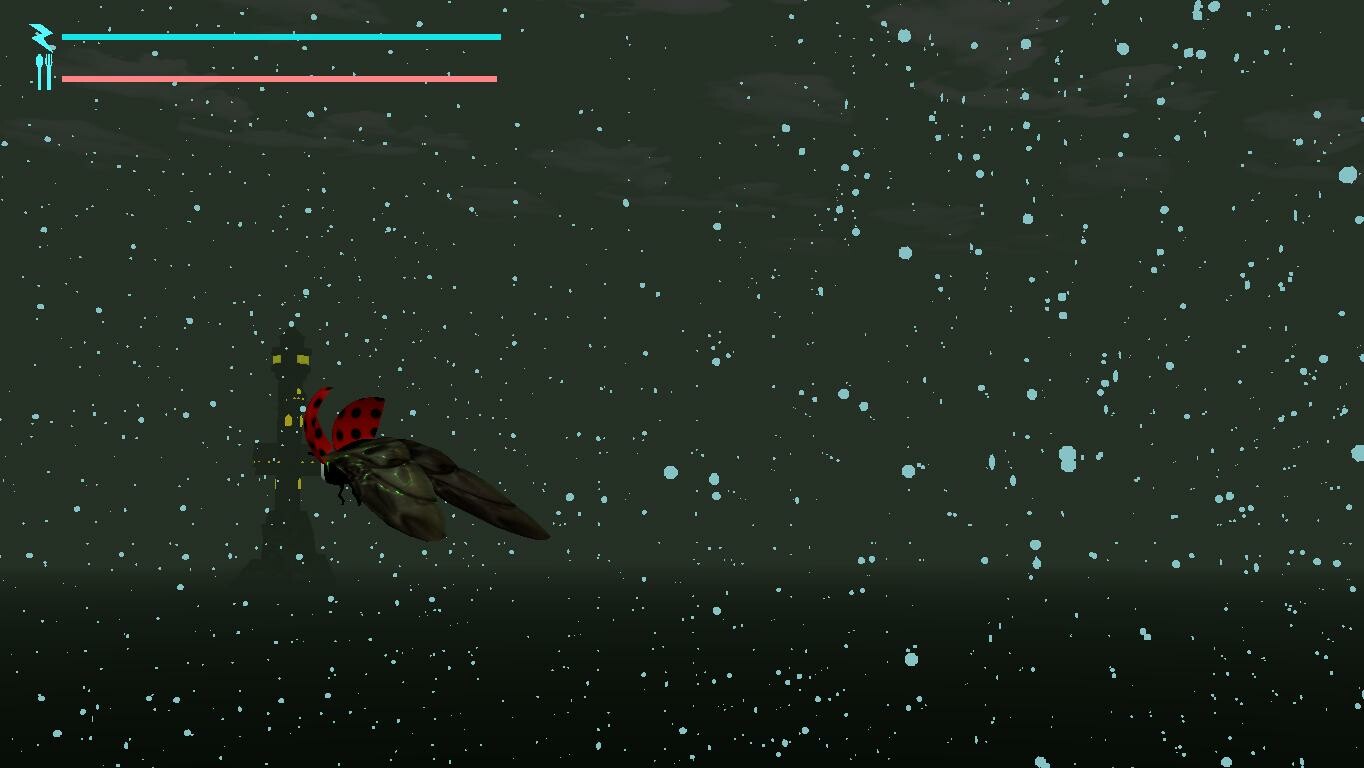This screenshot has height=768, width=1364.
Task: Click the fork prongs of the cutlery icon
Action: tap(48, 58)
